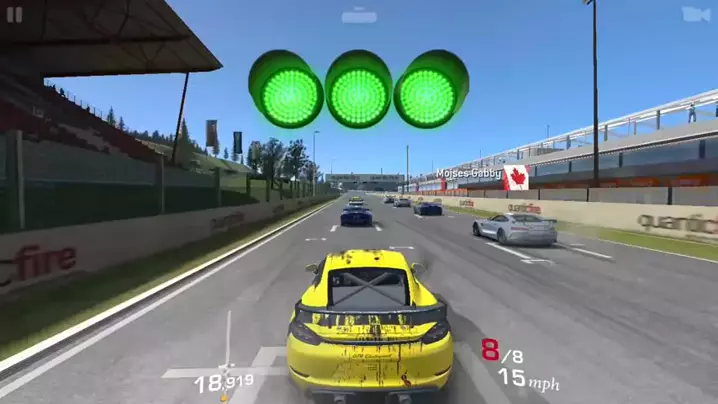
Task: Tap the rear-view mirror icon at top center
Action: 359,16
